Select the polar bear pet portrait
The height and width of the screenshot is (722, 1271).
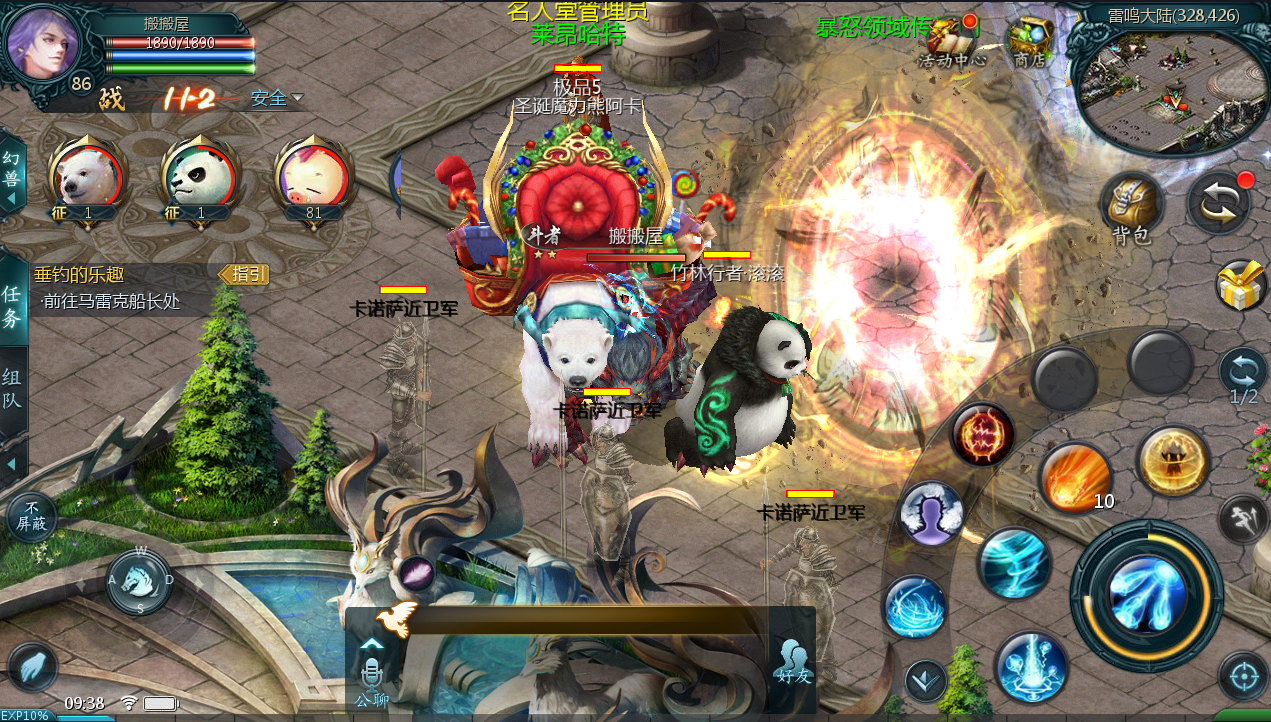click(x=88, y=177)
